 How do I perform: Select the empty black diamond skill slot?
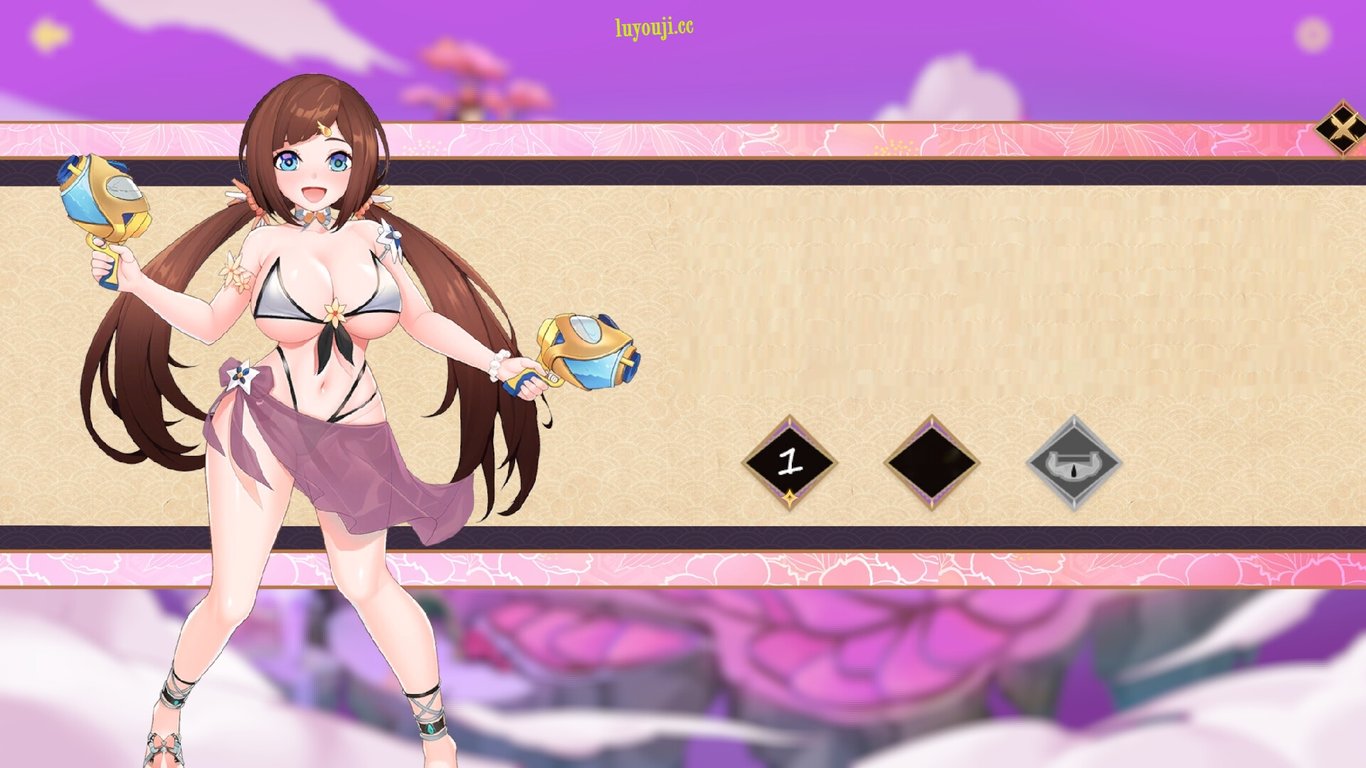930,463
